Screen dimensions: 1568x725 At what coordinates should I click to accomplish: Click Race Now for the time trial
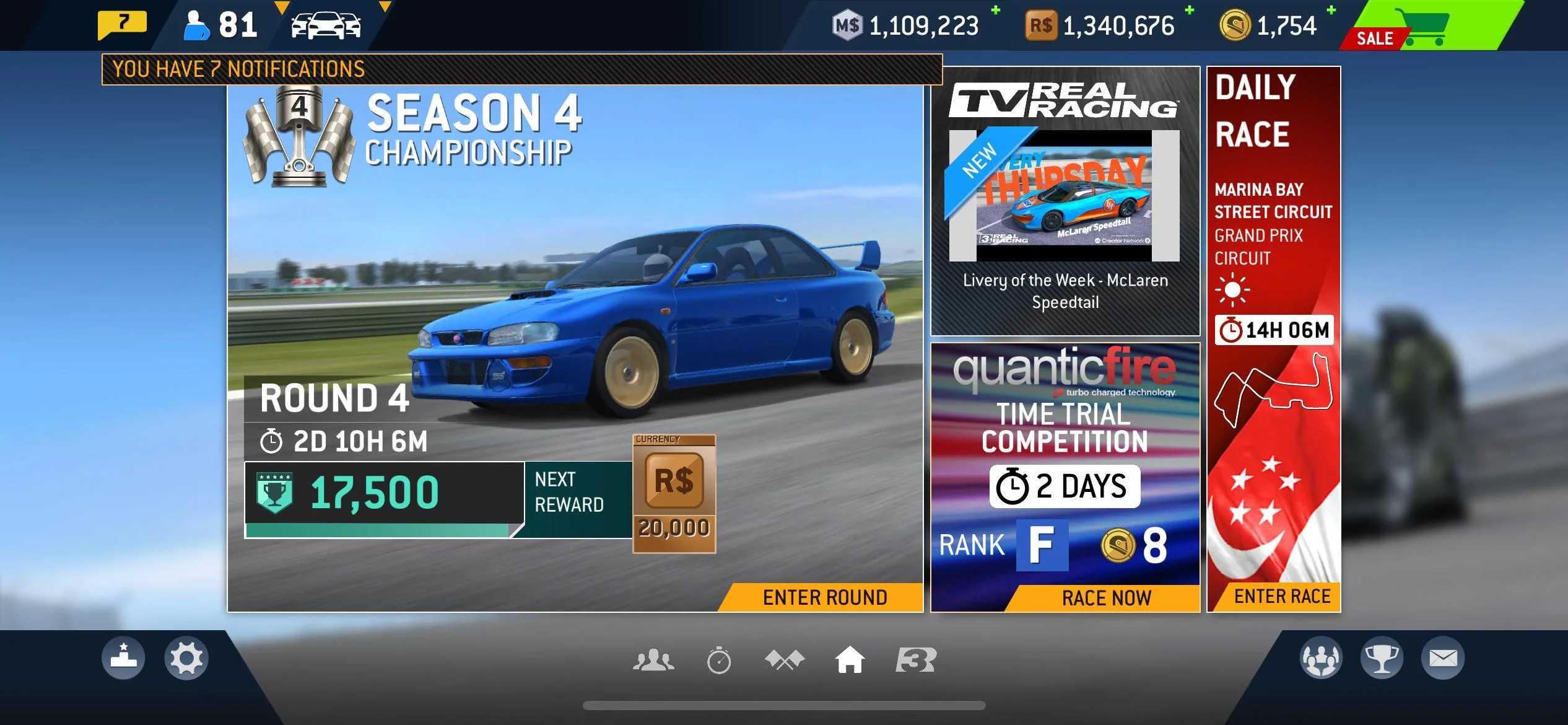[x=1106, y=598]
